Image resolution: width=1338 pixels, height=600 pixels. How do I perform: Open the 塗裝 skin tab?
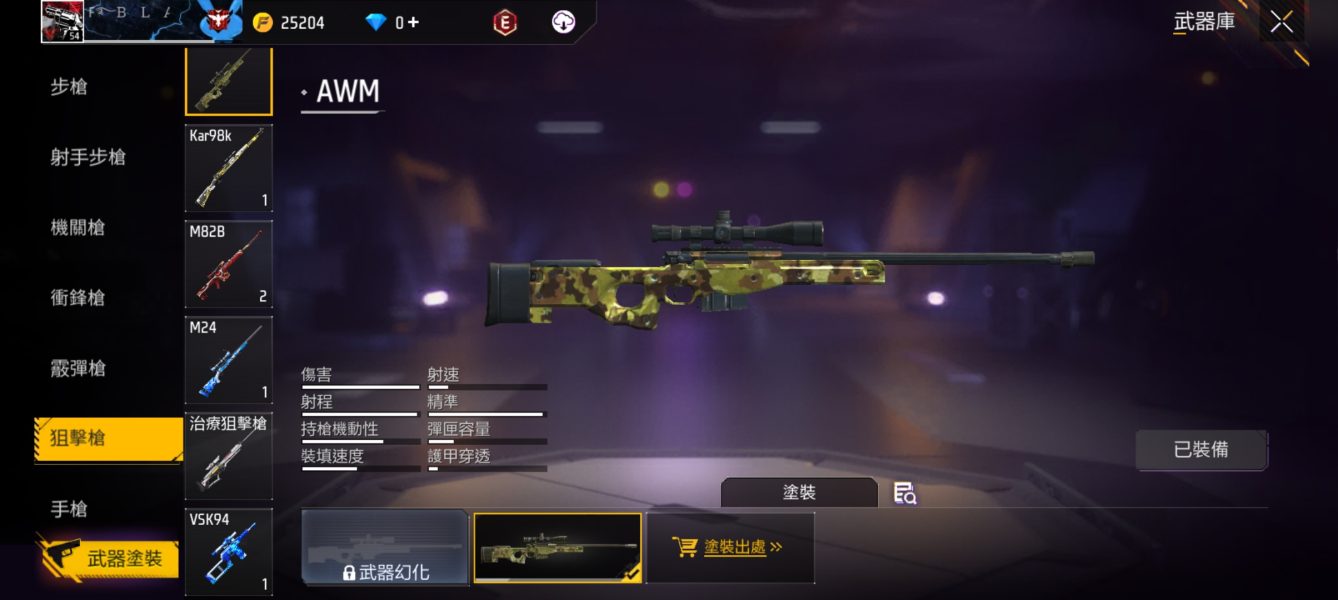point(799,493)
